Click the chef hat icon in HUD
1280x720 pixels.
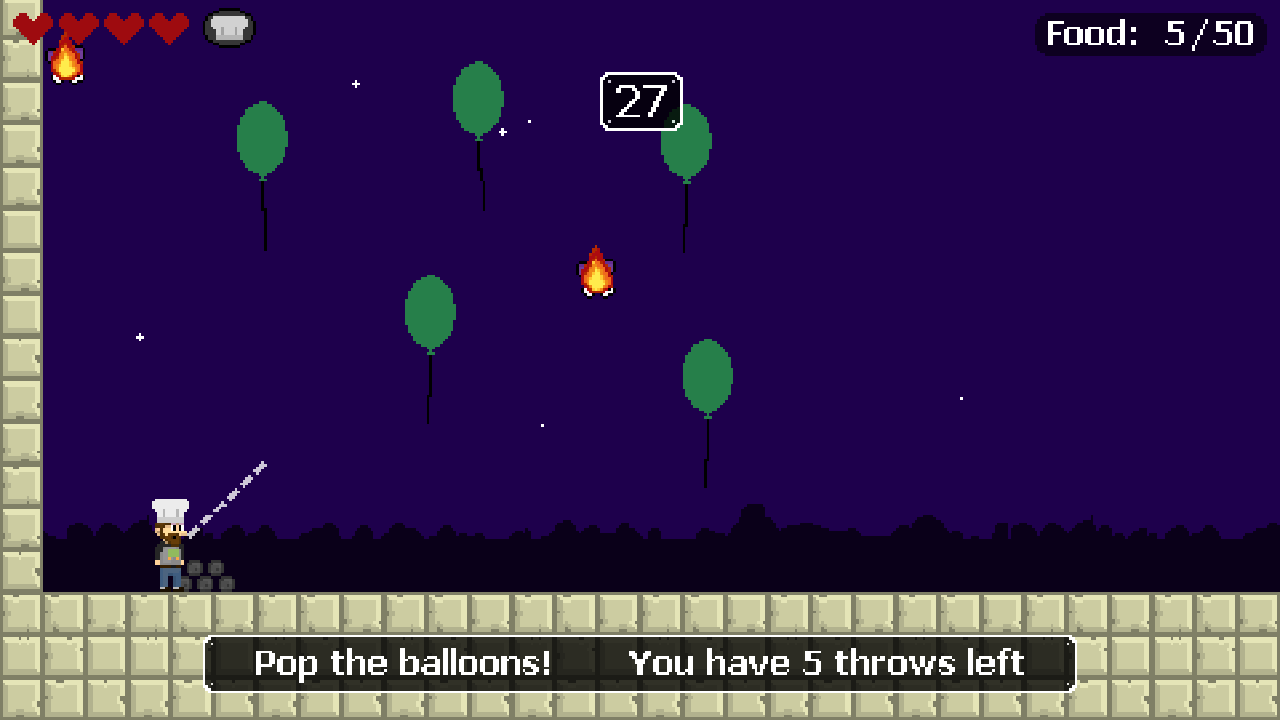(229, 27)
